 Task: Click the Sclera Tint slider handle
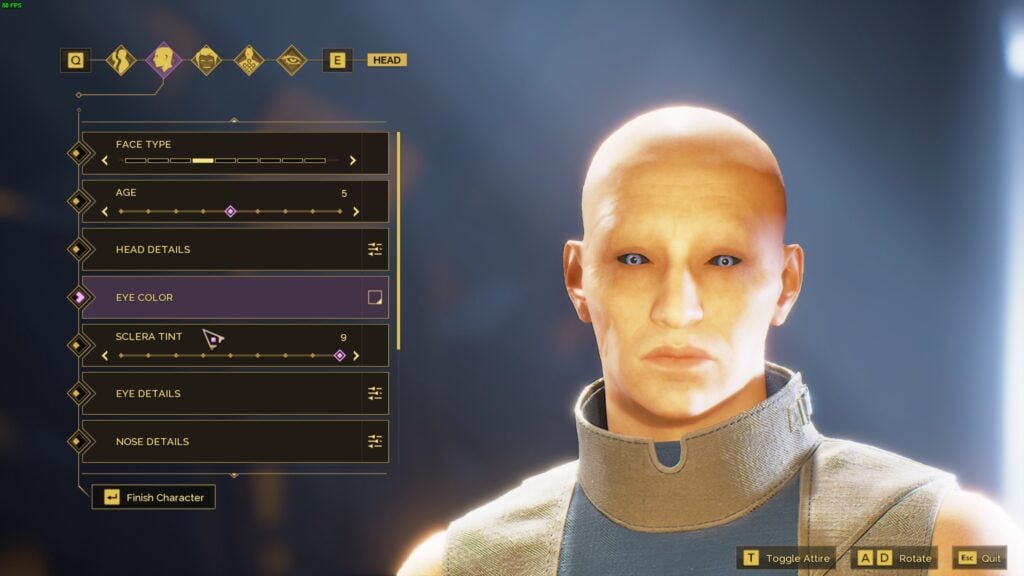tap(339, 355)
